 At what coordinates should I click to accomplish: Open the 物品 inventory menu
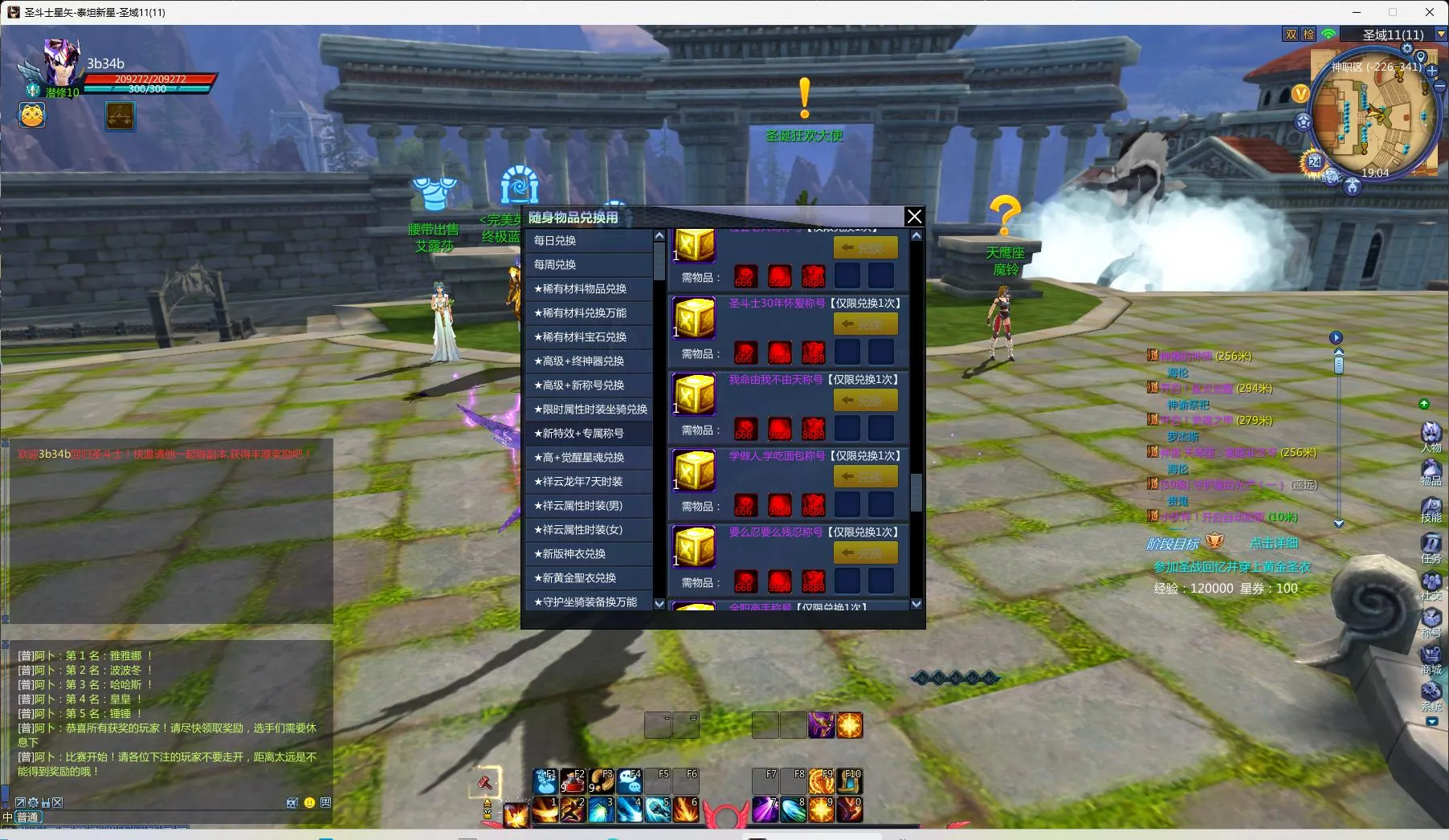click(x=1431, y=471)
